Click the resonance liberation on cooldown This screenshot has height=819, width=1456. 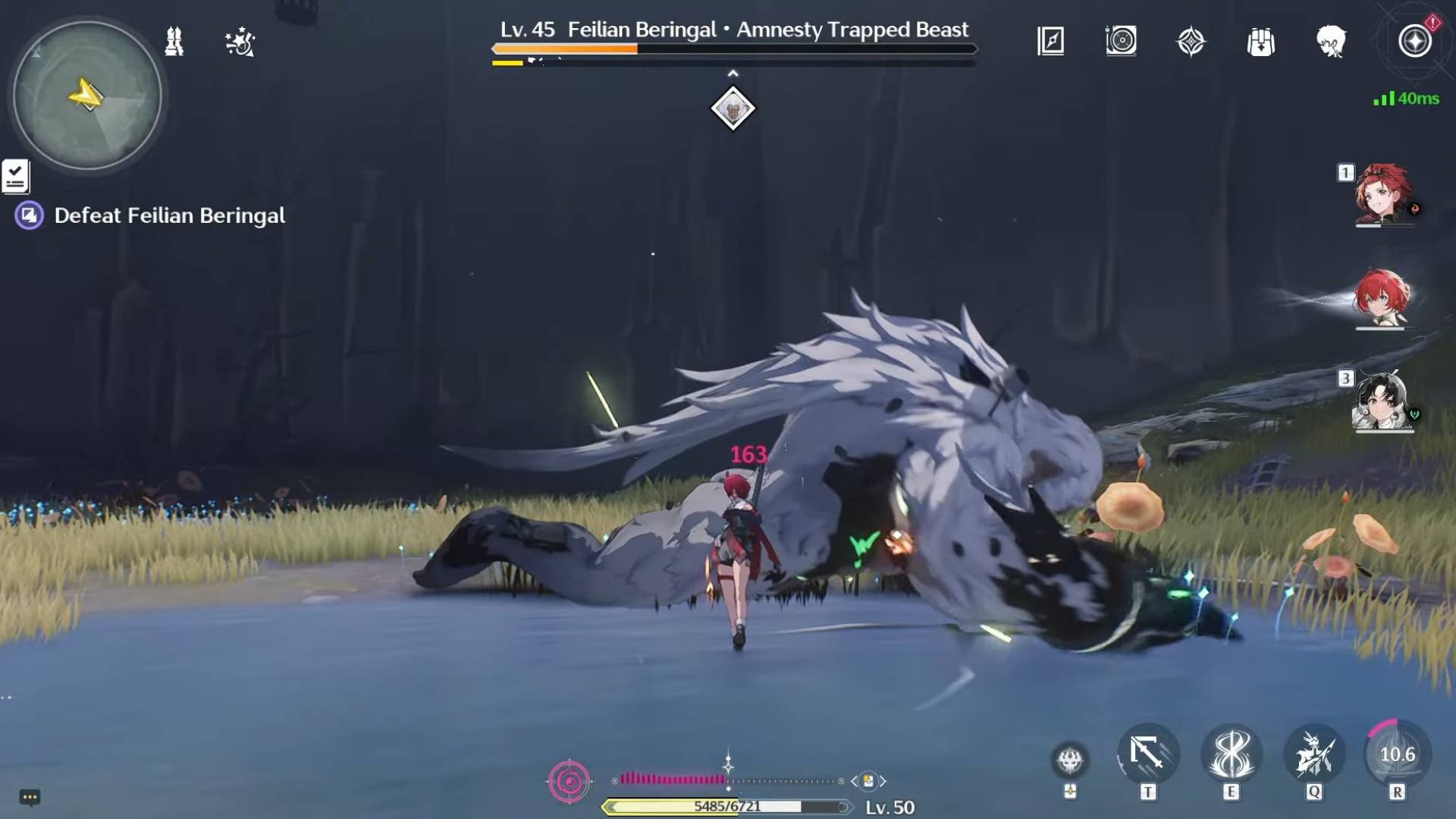[x=1397, y=755]
